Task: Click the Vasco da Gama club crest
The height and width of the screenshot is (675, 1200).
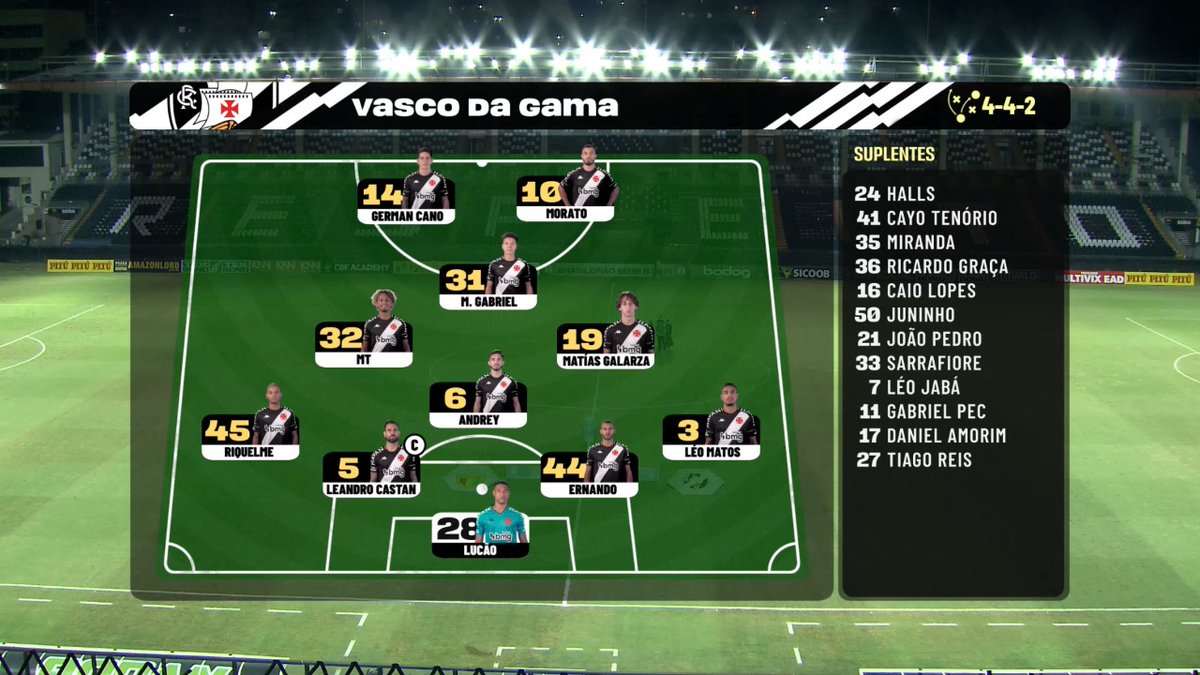Action: click(224, 105)
